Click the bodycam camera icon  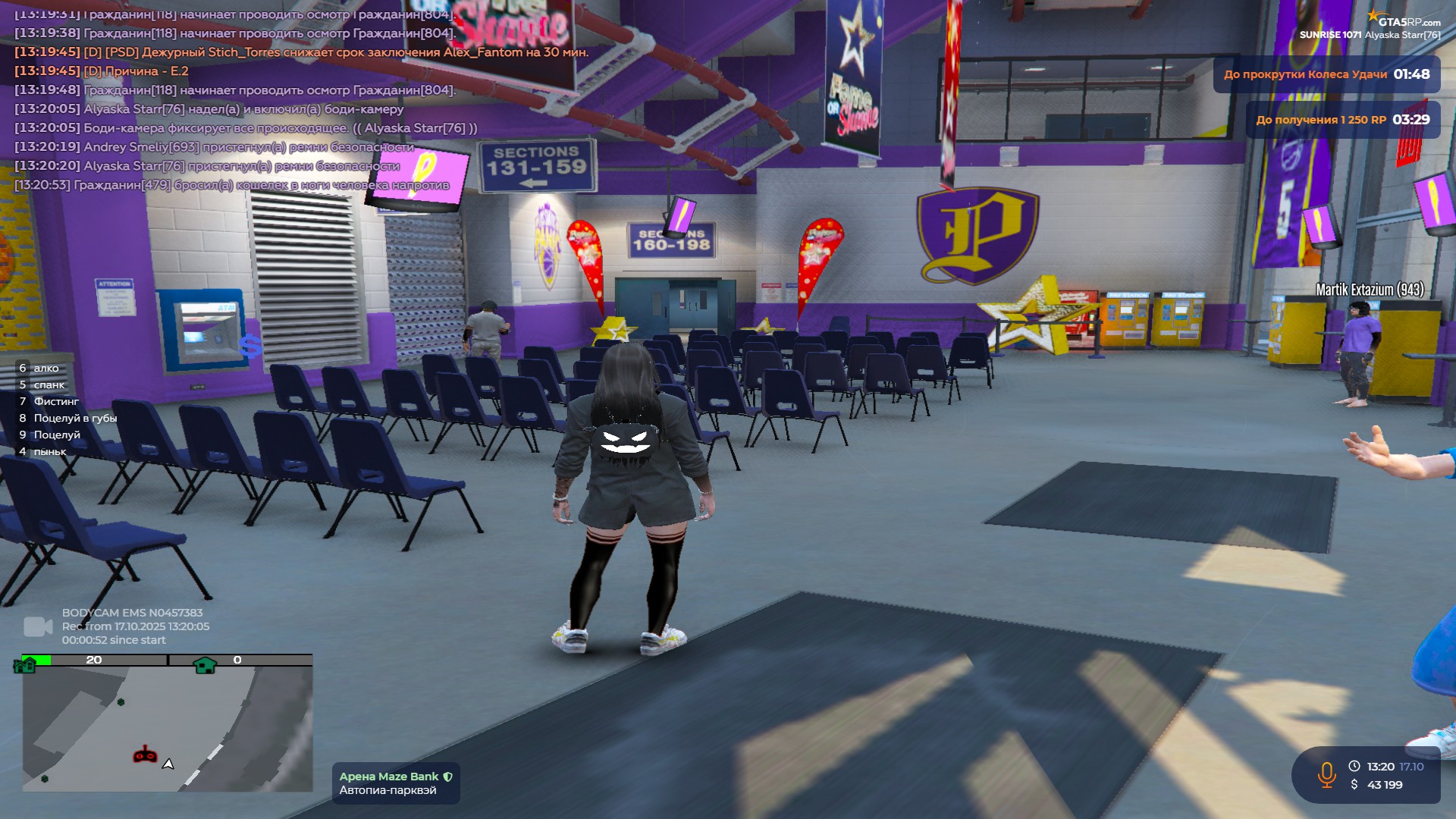pyautogui.click(x=38, y=626)
